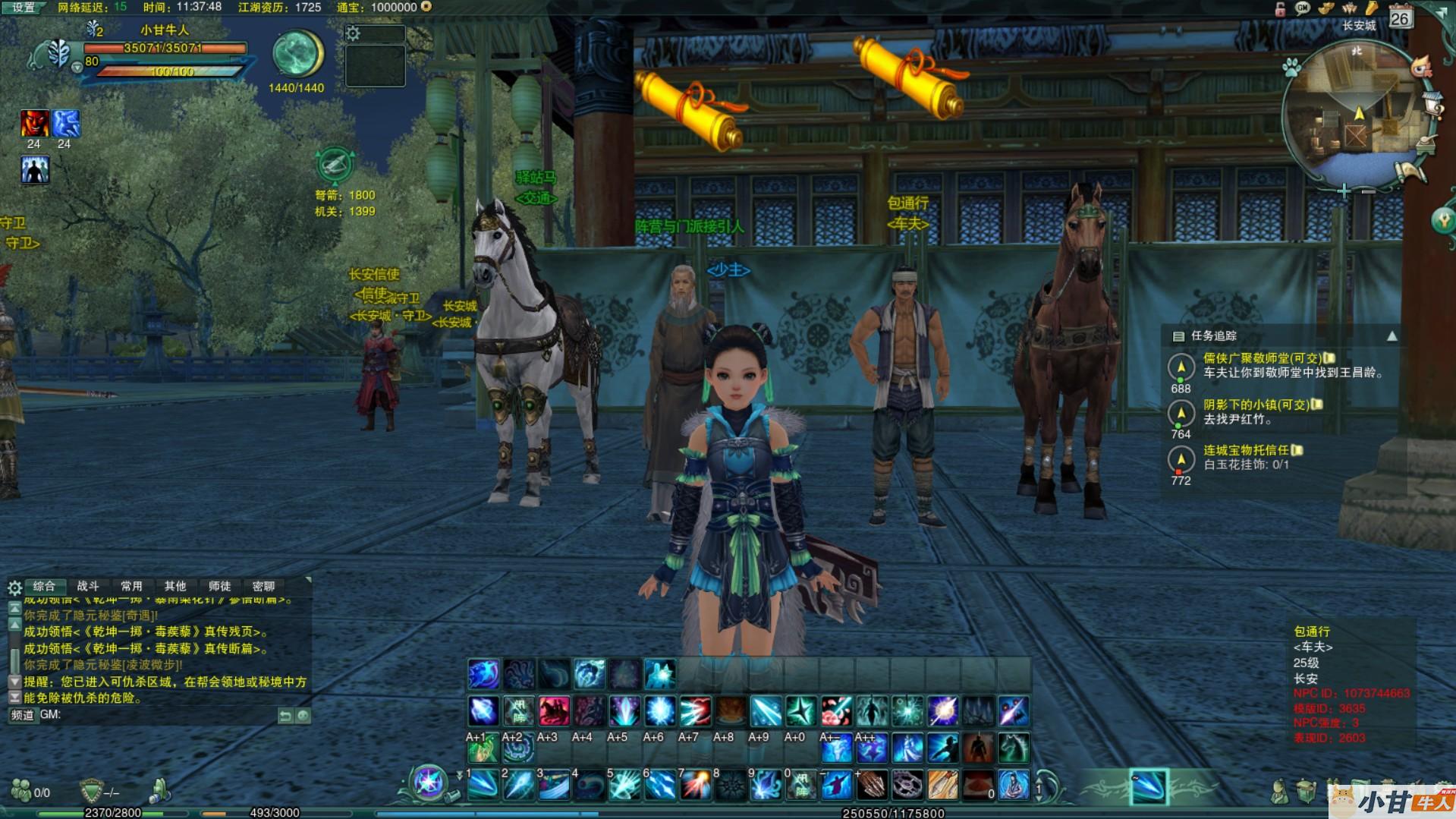
Task: Open the 密聊 private chat tab
Action: click(263, 586)
